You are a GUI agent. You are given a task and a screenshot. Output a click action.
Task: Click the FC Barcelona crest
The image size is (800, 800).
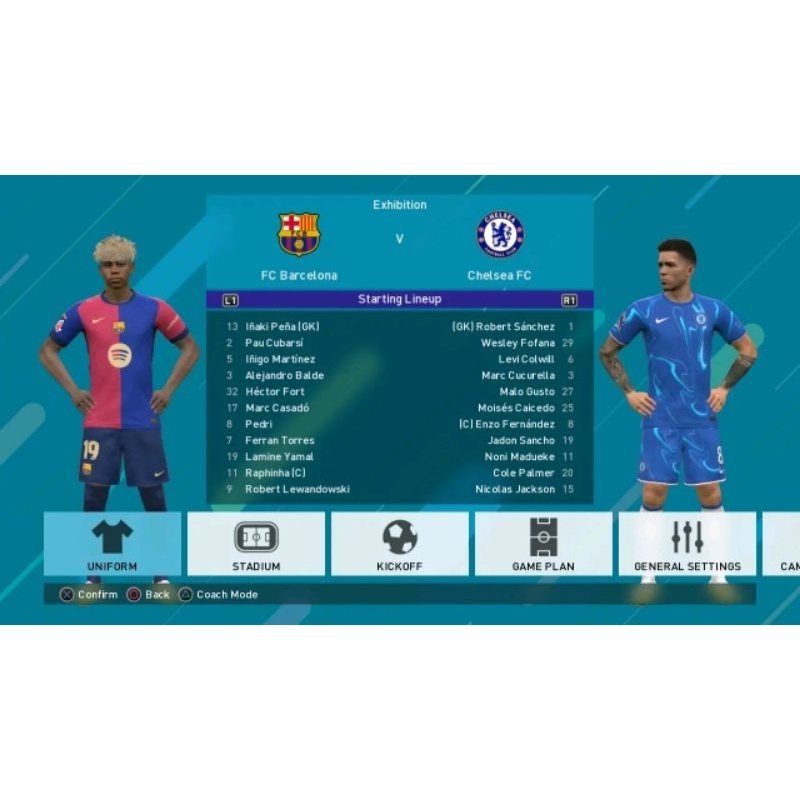click(x=299, y=234)
